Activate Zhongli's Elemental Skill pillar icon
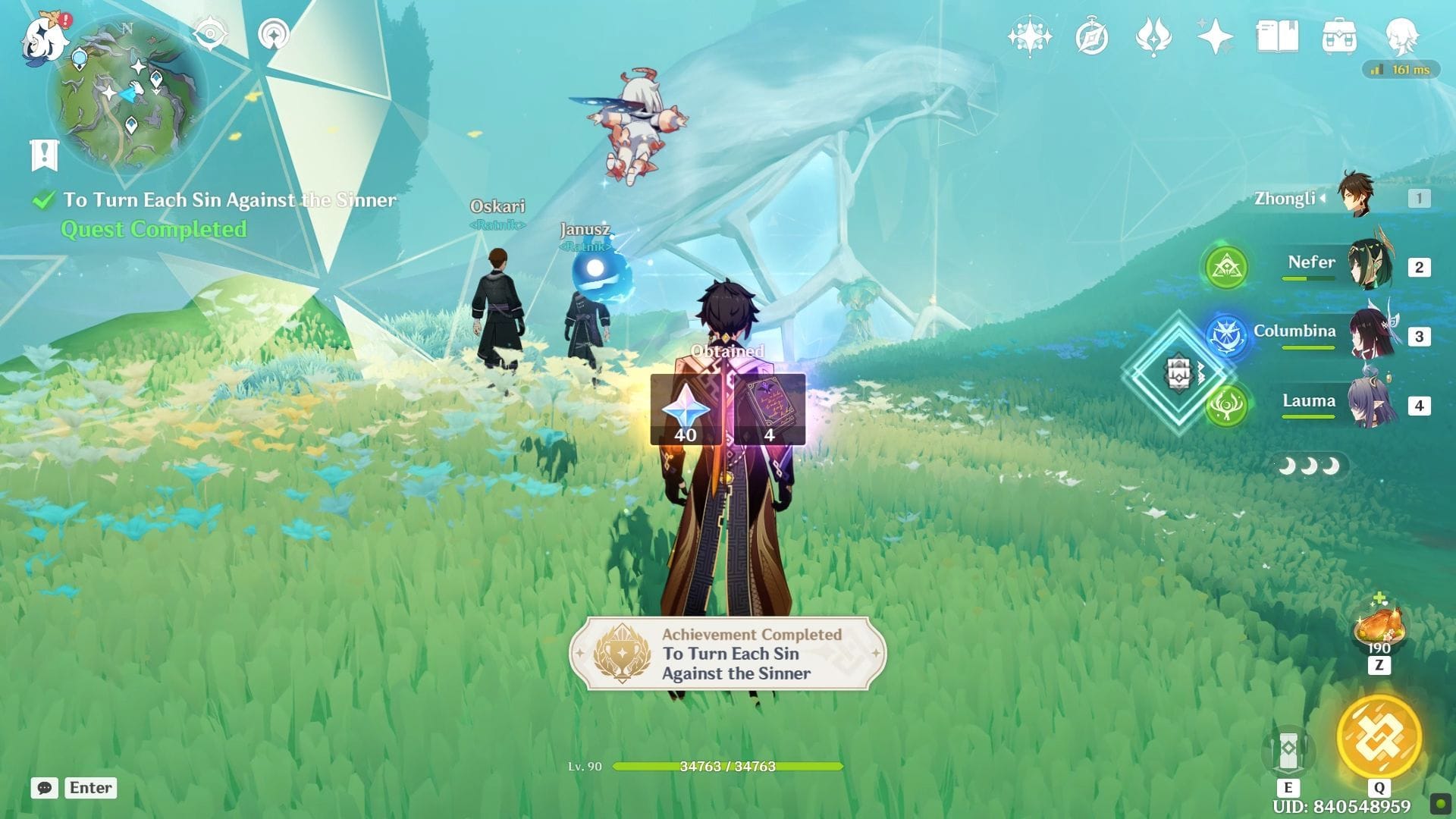The width and height of the screenshot is (1456, 819). click(1288, 750)
